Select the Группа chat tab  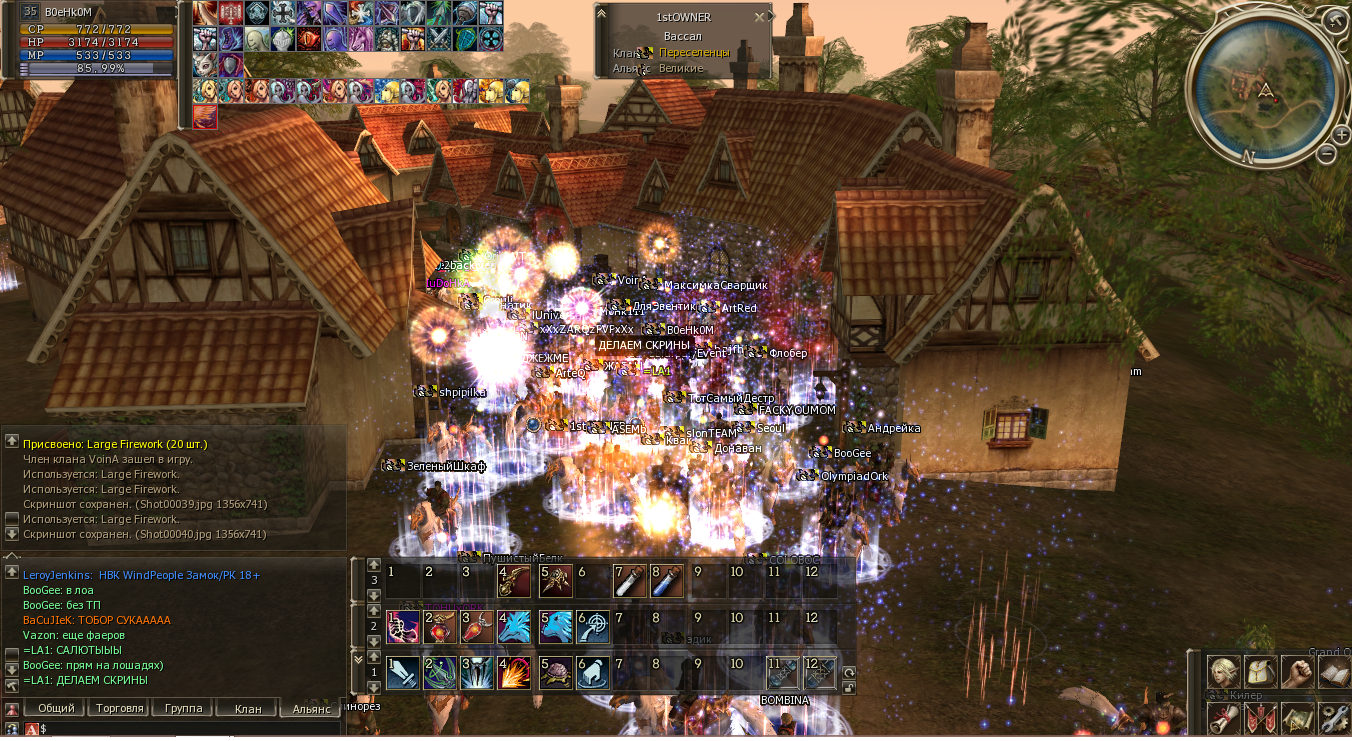click(x=183, y=708)
